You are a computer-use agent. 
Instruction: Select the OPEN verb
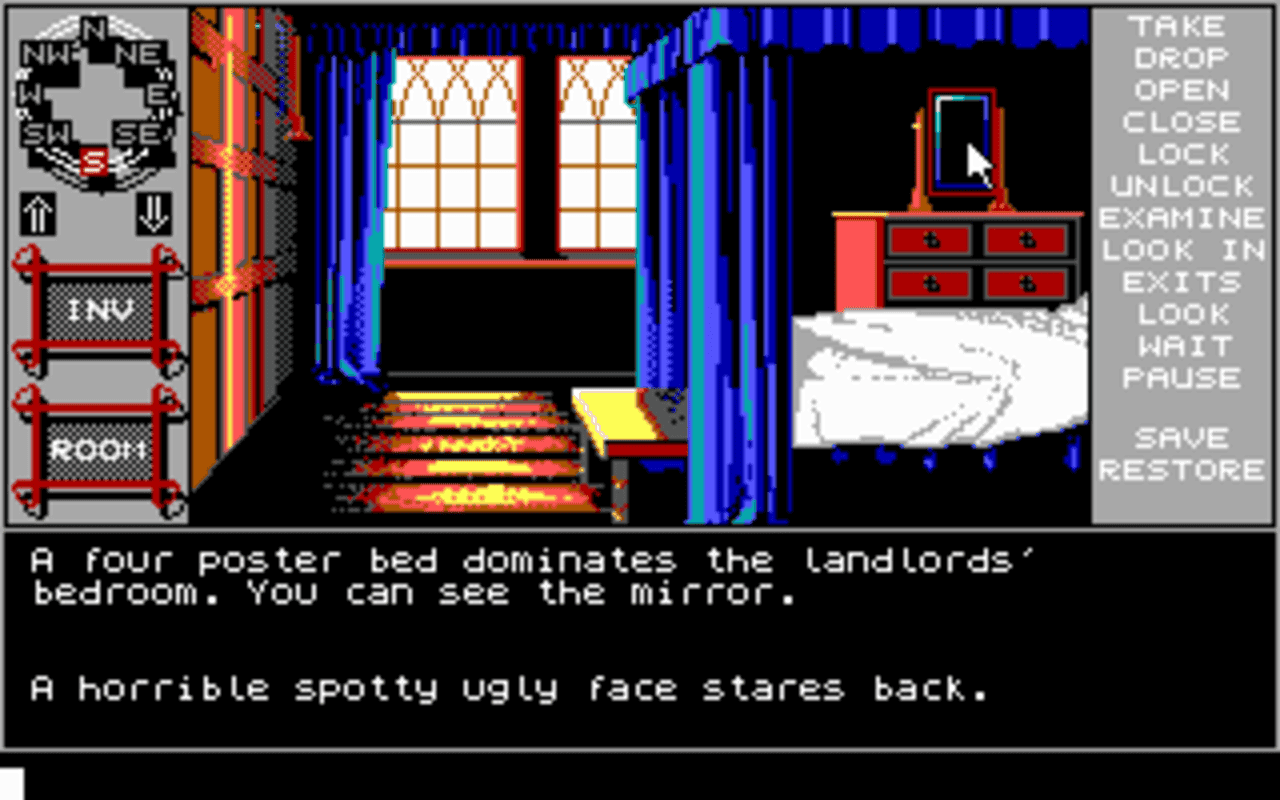click(1183, 90)
